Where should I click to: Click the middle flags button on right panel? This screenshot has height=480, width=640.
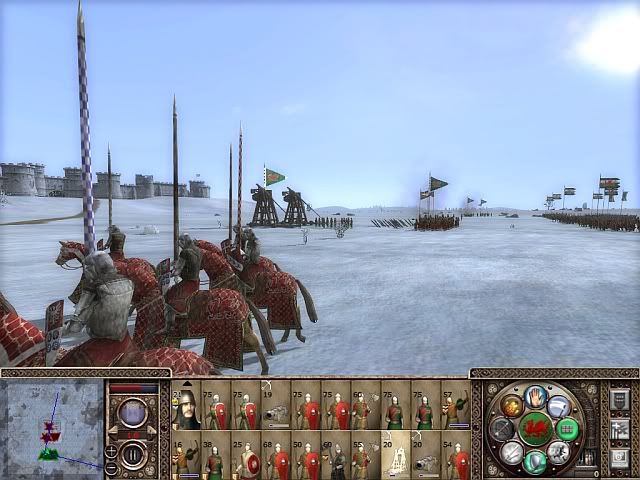(x=619, y=429)
